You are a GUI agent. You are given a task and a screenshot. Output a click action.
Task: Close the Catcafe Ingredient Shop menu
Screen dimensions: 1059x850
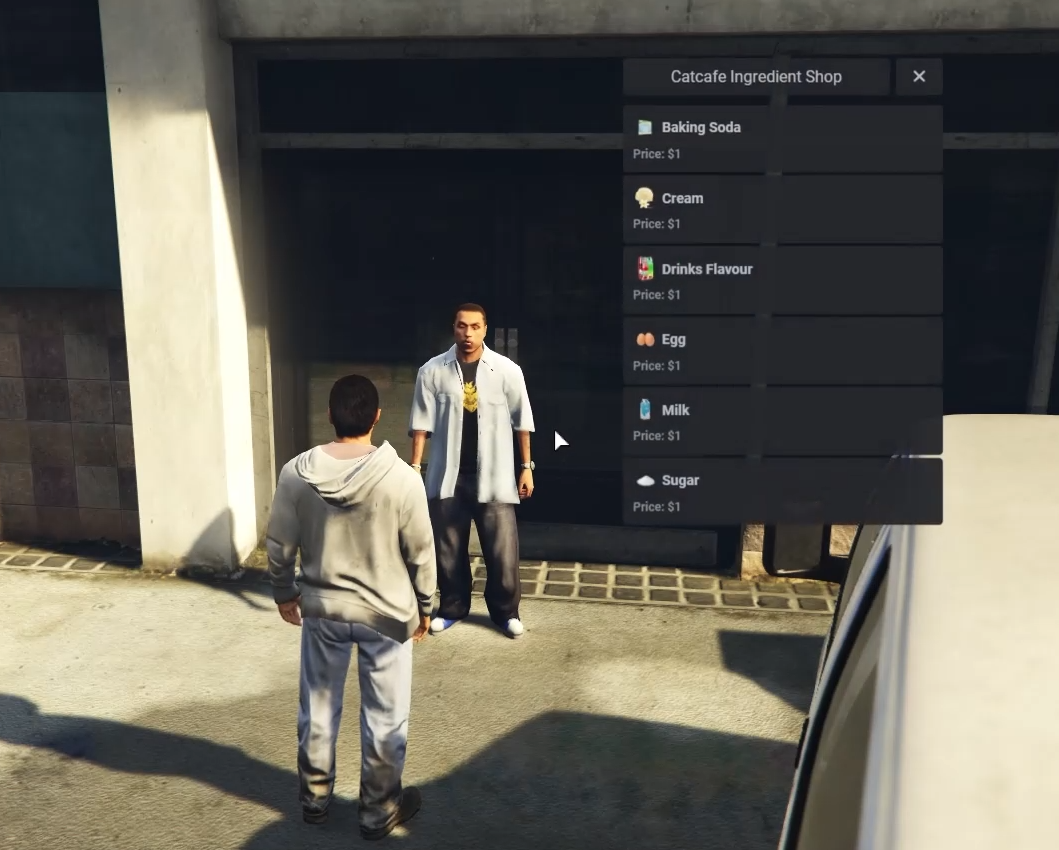point(918,76)
